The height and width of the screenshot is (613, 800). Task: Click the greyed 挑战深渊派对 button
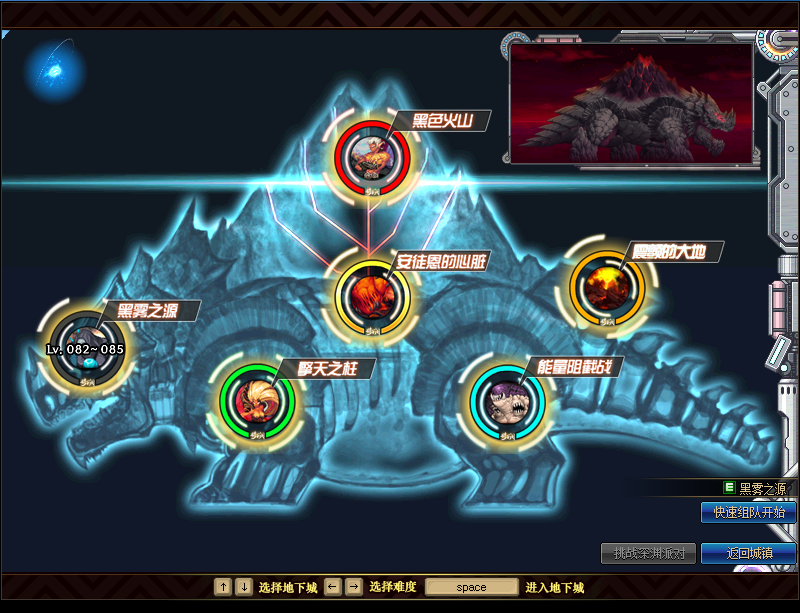click(648, 553)
